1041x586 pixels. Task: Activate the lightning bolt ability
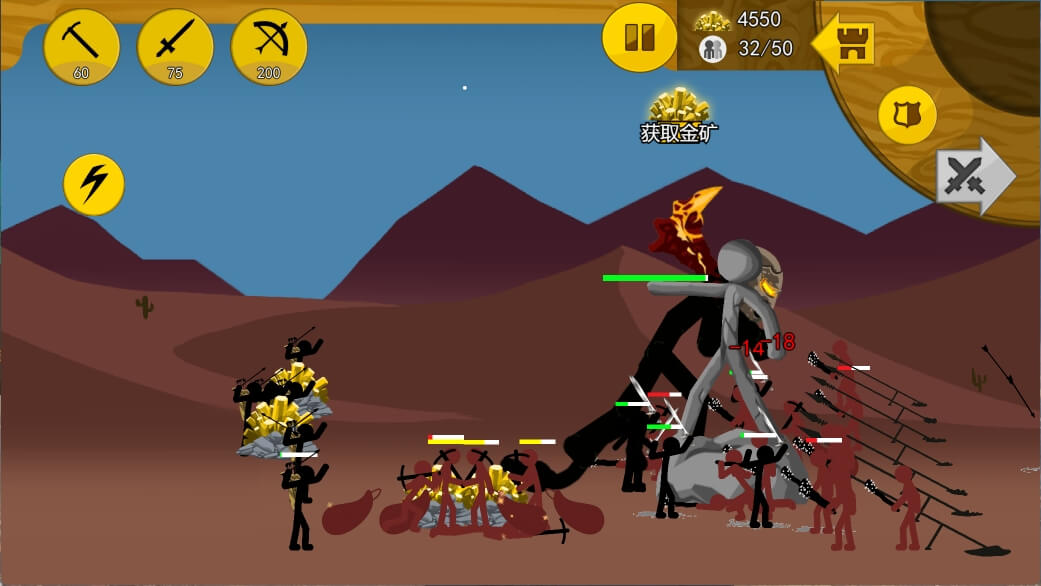tap(94, 184)
